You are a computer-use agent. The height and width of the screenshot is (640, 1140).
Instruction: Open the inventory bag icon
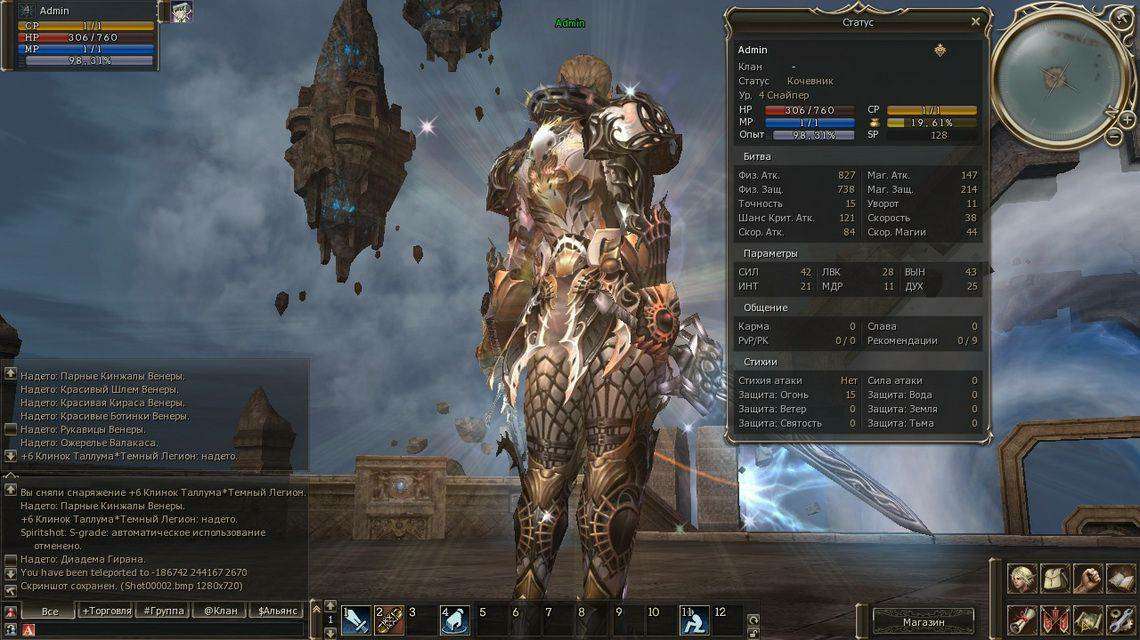pos(1054,577)
